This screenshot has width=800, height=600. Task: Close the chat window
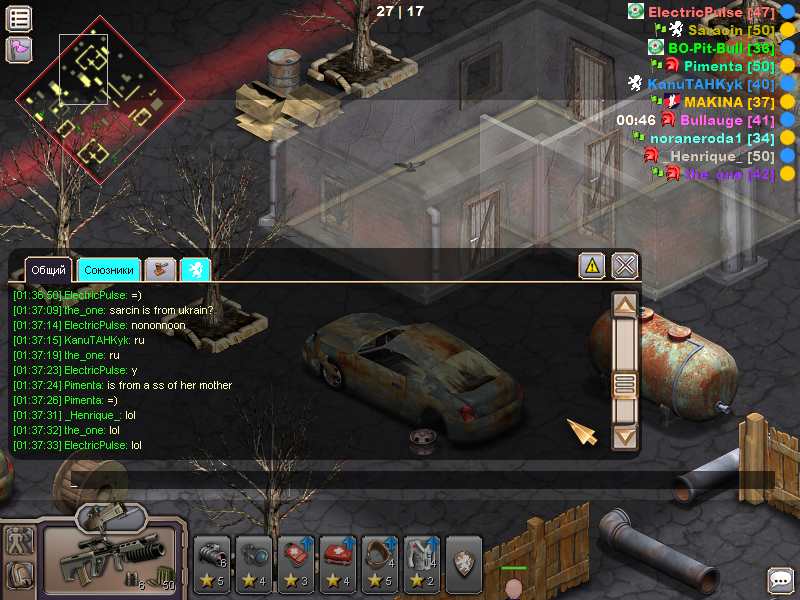tap(625, 265)
